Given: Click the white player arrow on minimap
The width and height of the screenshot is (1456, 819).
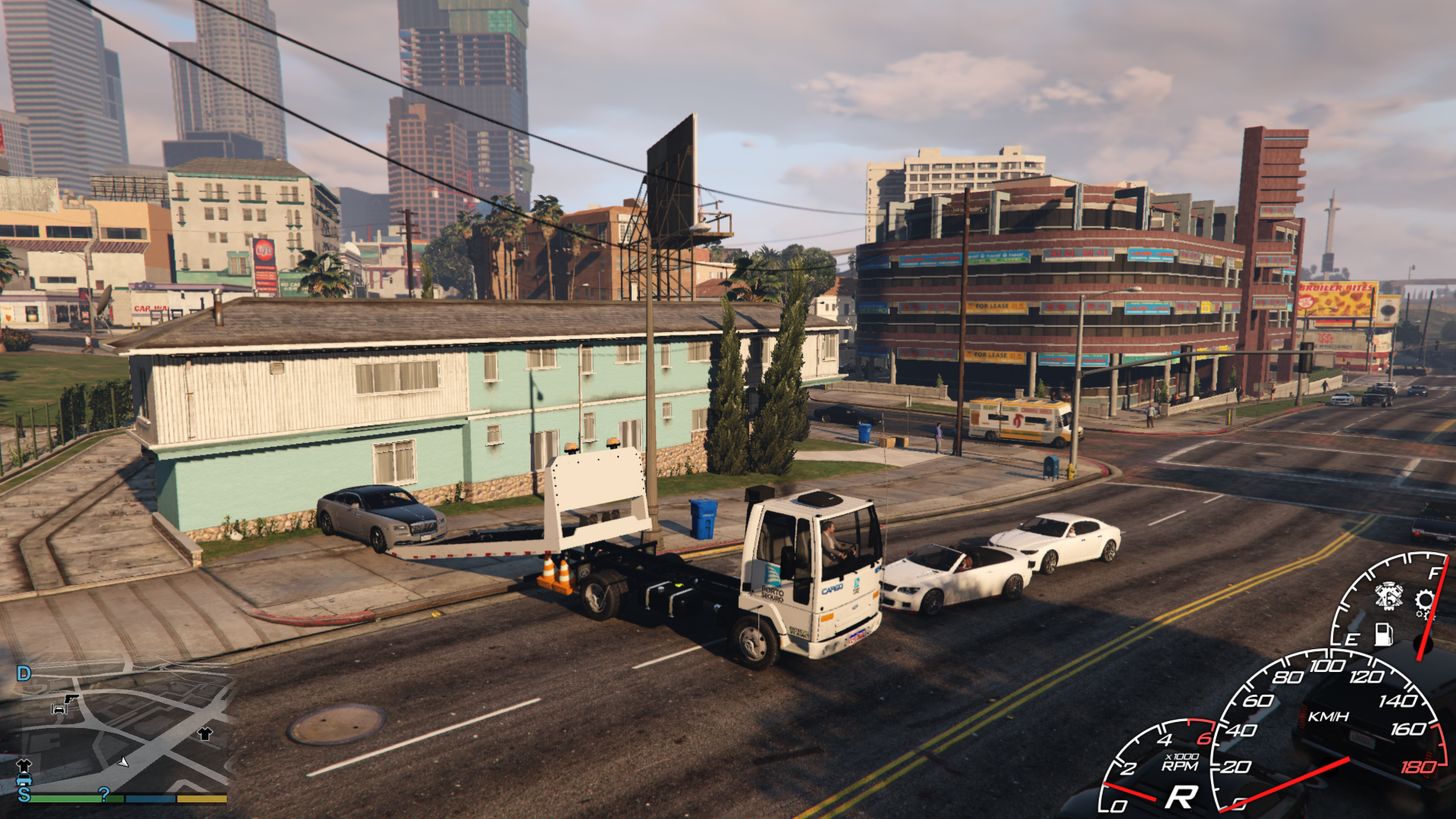Looking at the screenshot, I should [x=123, y=761].
